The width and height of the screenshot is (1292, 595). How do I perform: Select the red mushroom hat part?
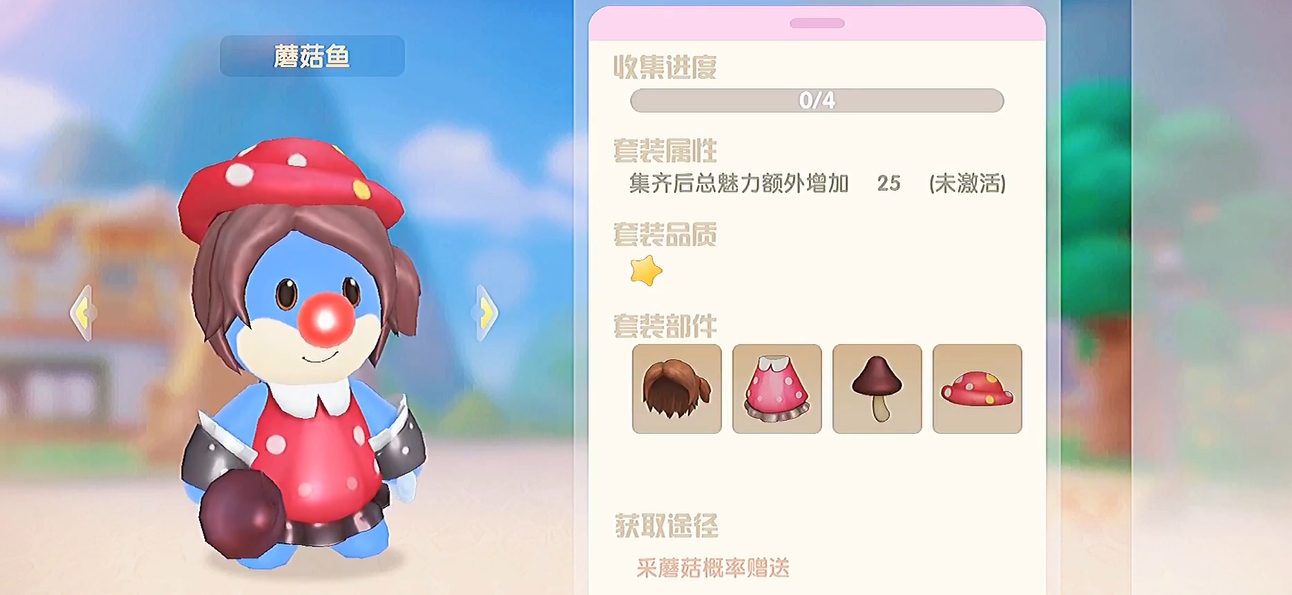[x=977, y=389]
